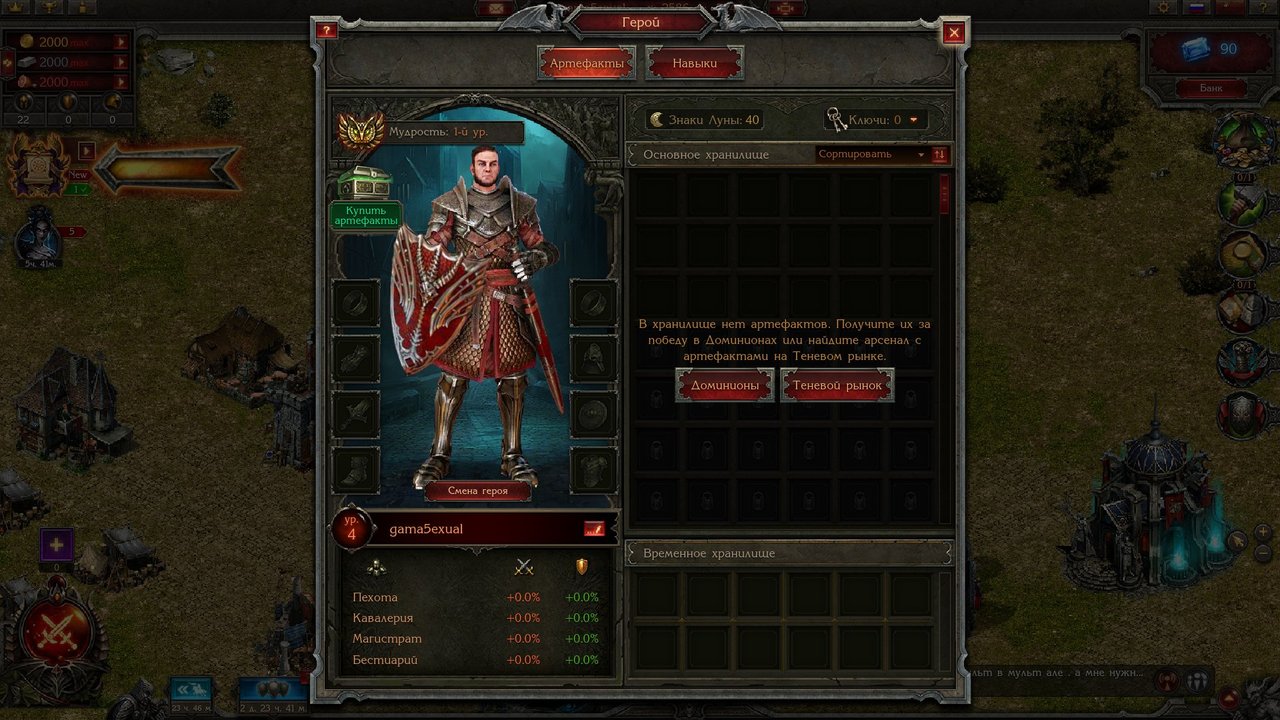Edit the hero name gama5exual
This screenshot has width=1280, height=720.
594,529
